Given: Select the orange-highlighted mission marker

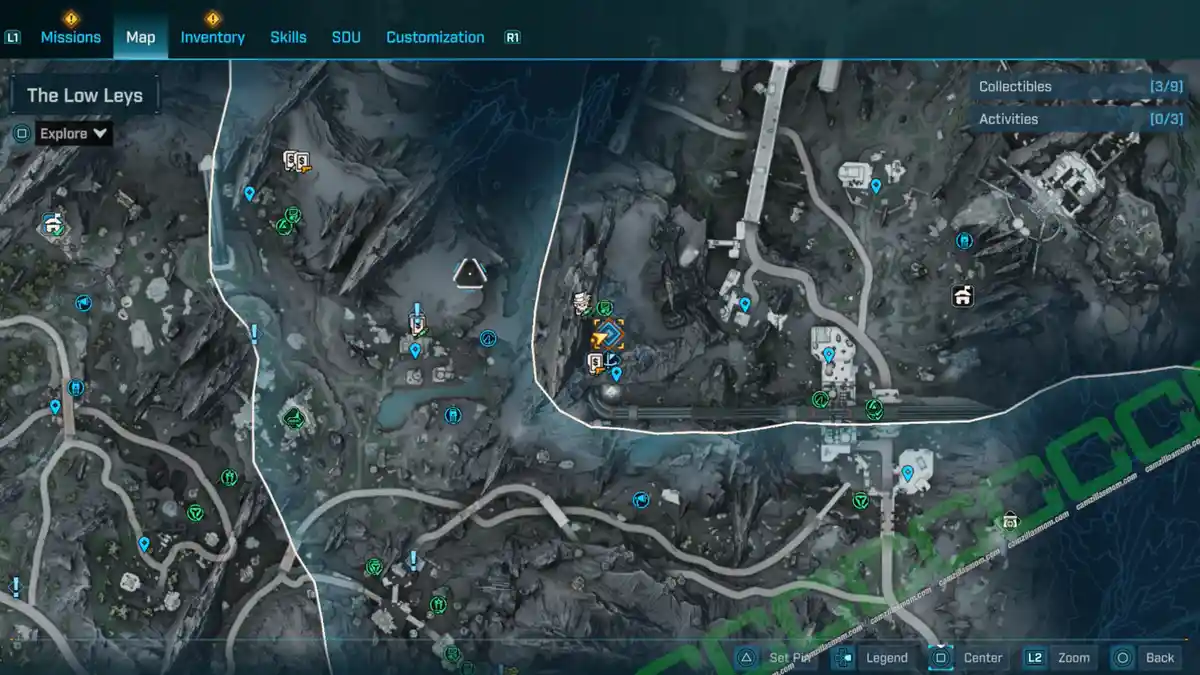Looking at the screenshot, I should tap(608, 333).
